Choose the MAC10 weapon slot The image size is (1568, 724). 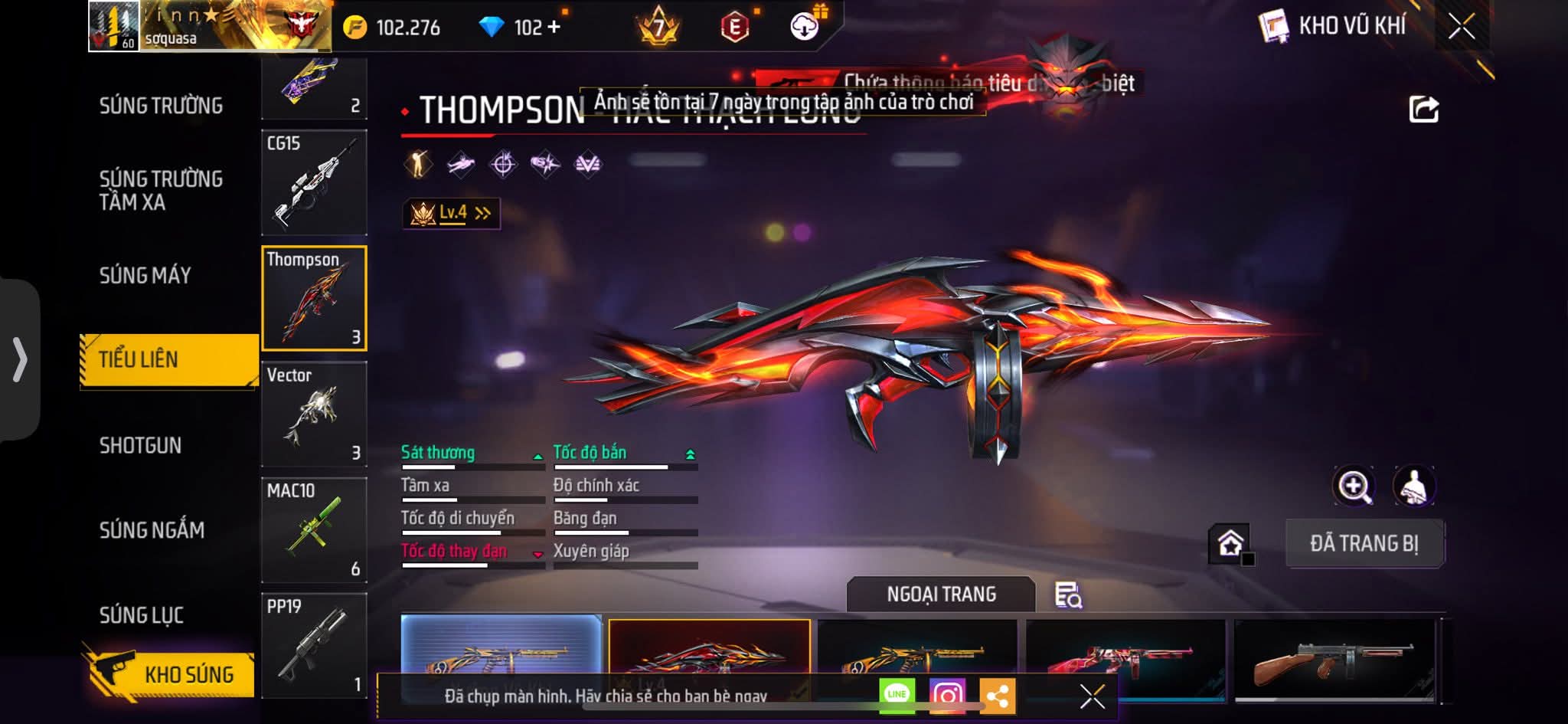point(314,529)
